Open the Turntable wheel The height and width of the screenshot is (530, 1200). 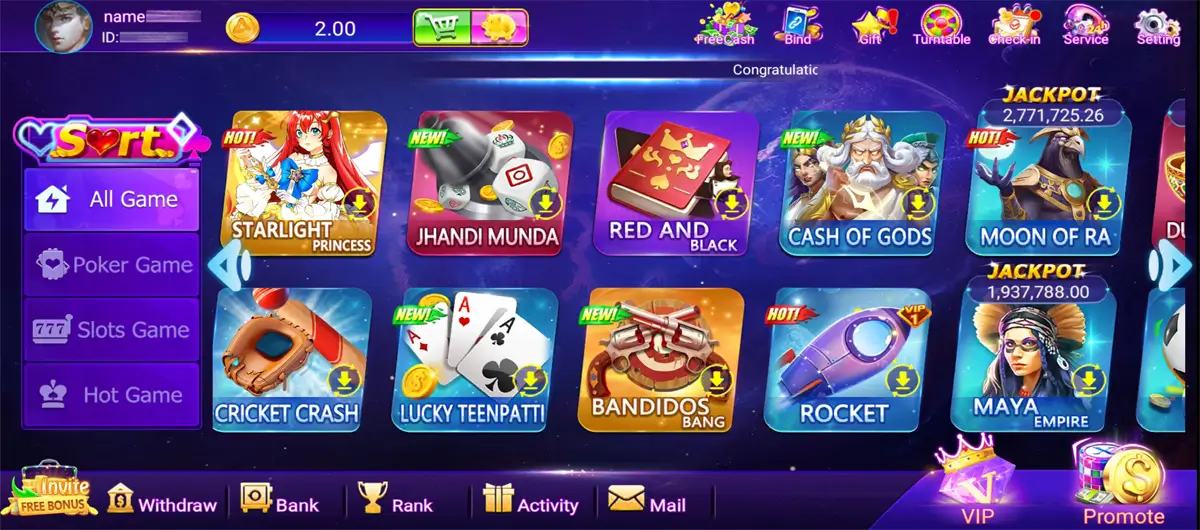coord(941,25)
